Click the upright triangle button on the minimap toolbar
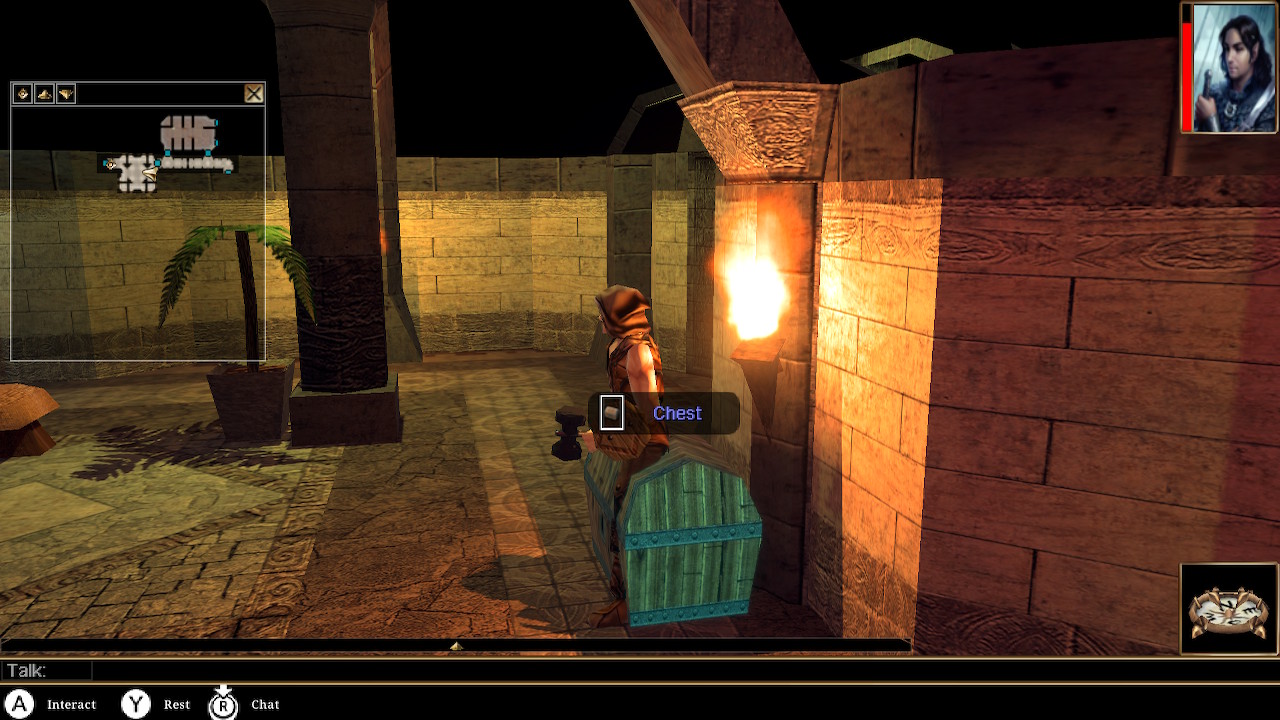Viewport: 1280px width, 720px height. click(x=44, y=94)
